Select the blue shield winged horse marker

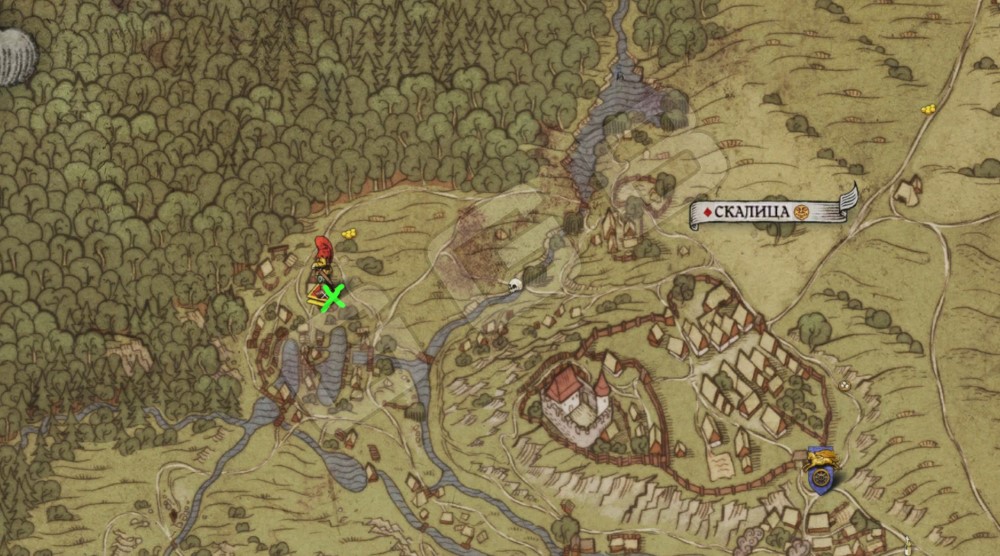821,471
